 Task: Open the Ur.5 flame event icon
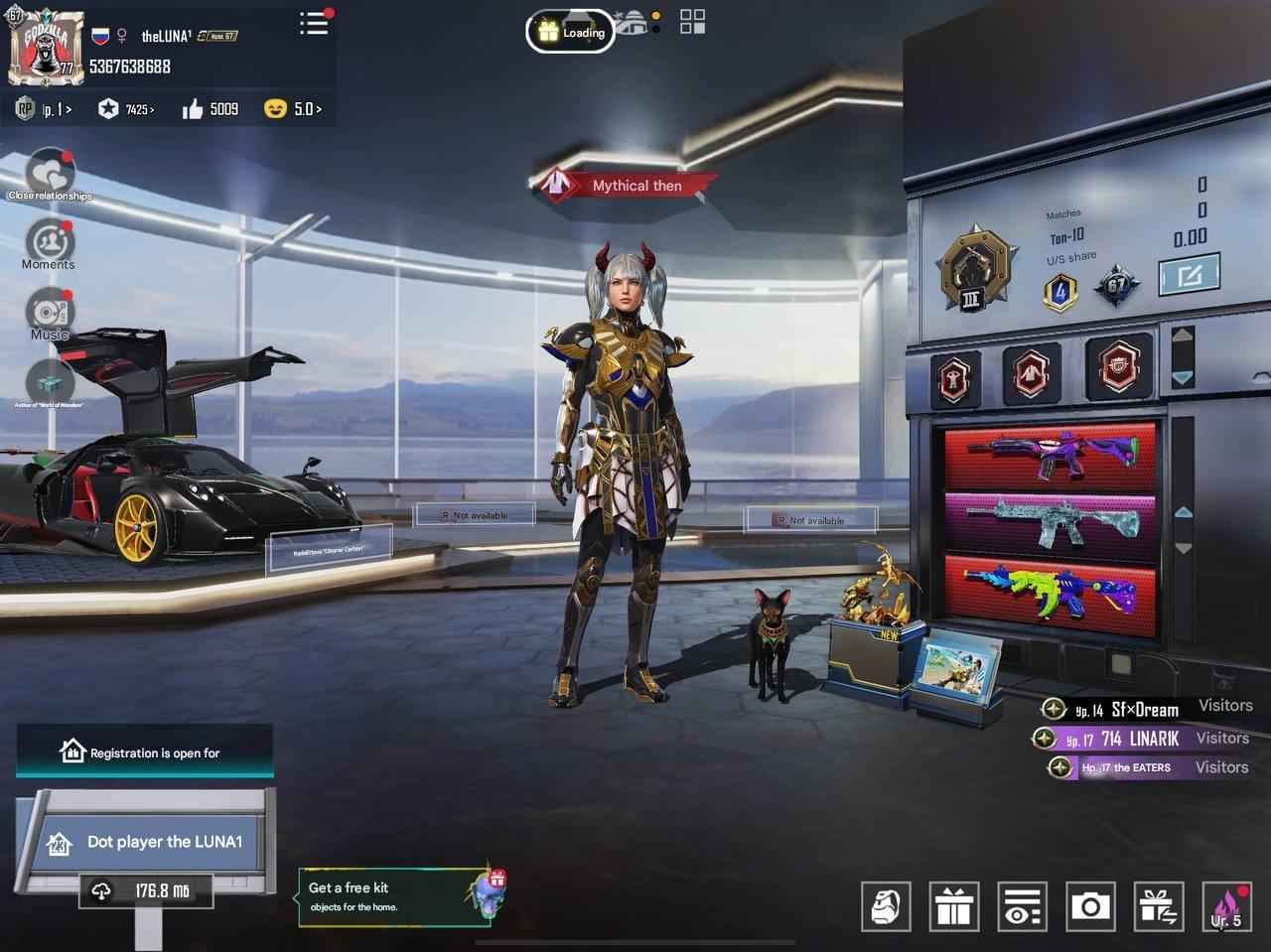coord(1226,905)
